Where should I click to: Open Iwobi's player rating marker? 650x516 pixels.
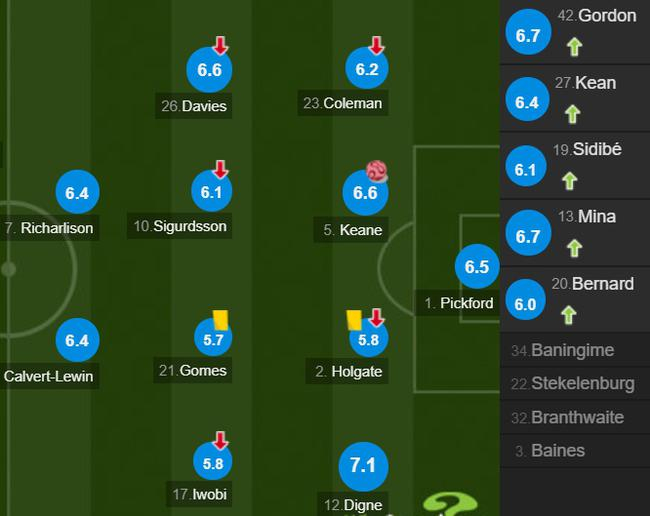click(213, 463)
